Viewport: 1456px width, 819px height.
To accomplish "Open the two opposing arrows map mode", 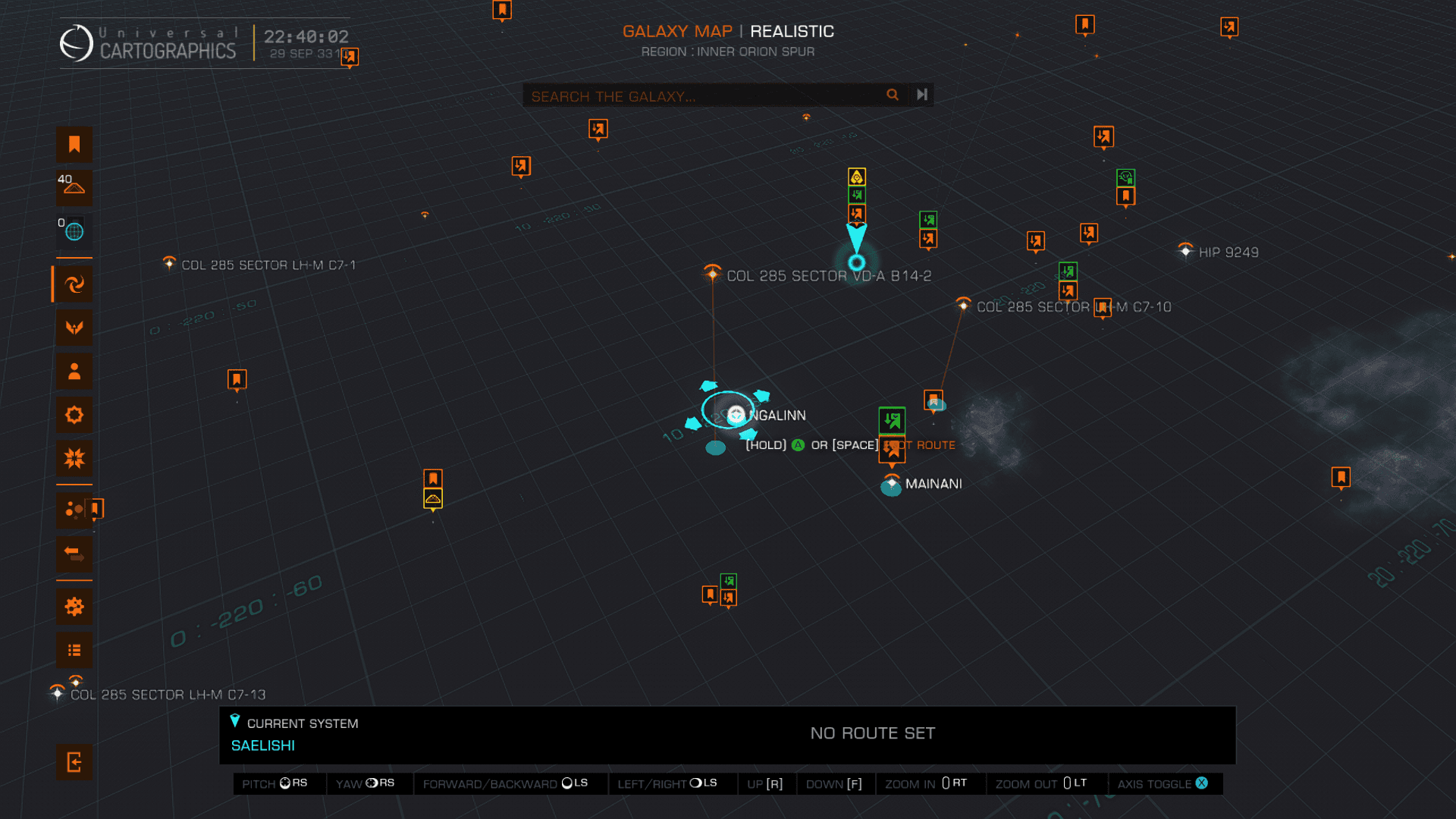I will [74, 554].
